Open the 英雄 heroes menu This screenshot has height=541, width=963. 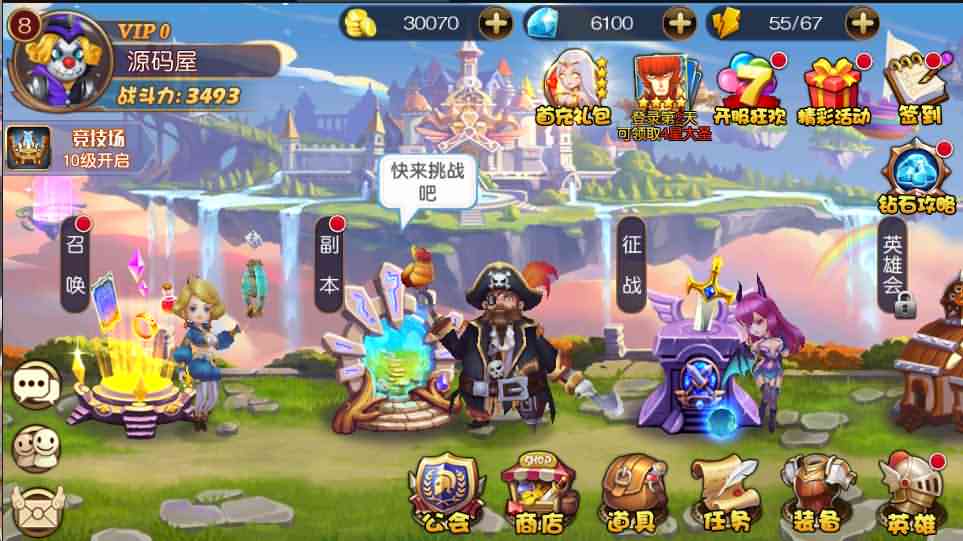pos(910,492)
